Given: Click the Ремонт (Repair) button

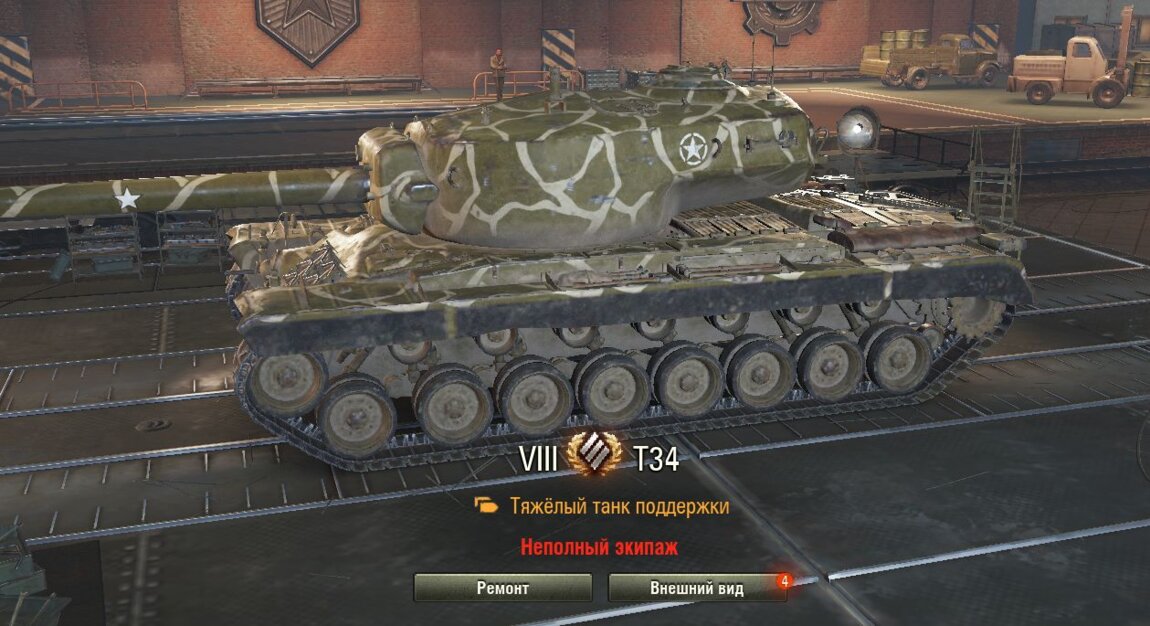Looking at the screenshot, I should click(x=502, y=588).
